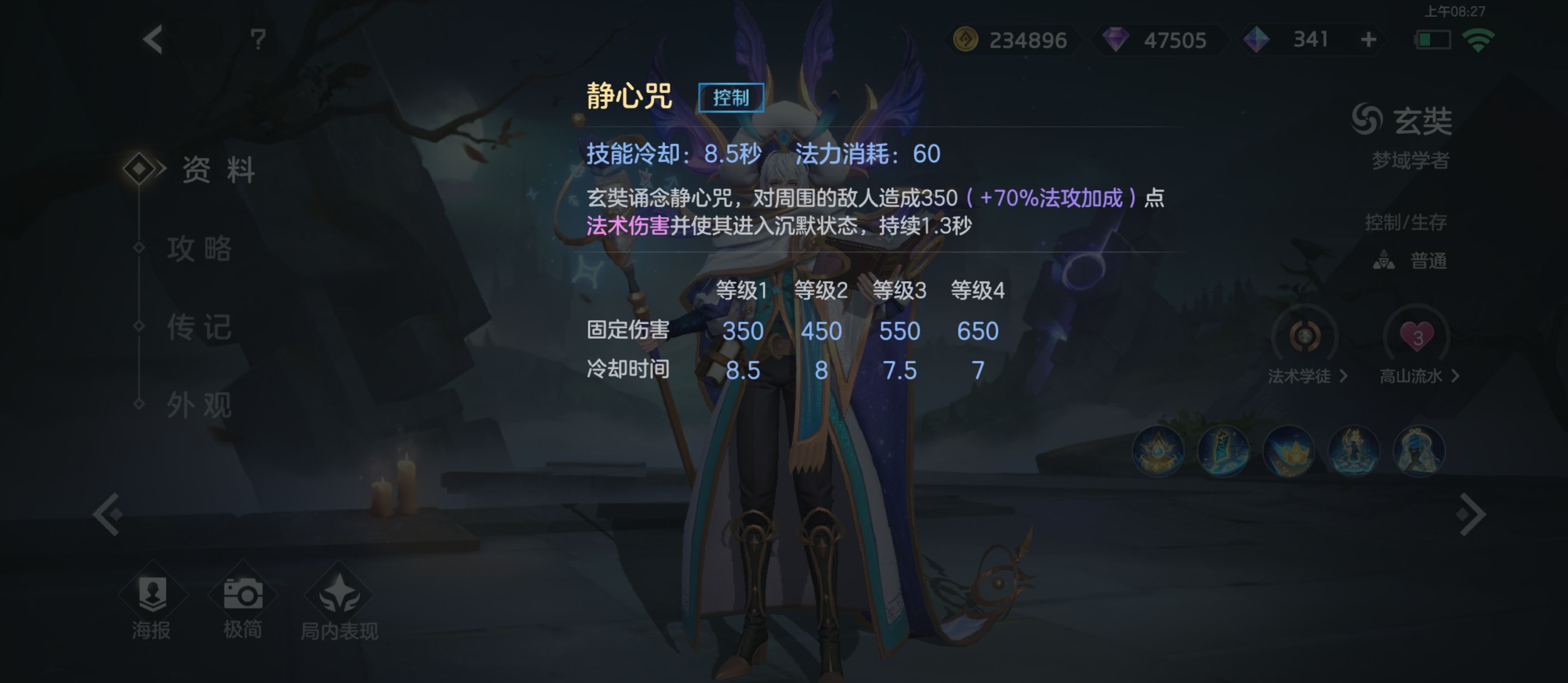Expand 高山流水 relationship details
Image resolution: width=1568 pixels, height=683 pixels.
coord(1418,376)
